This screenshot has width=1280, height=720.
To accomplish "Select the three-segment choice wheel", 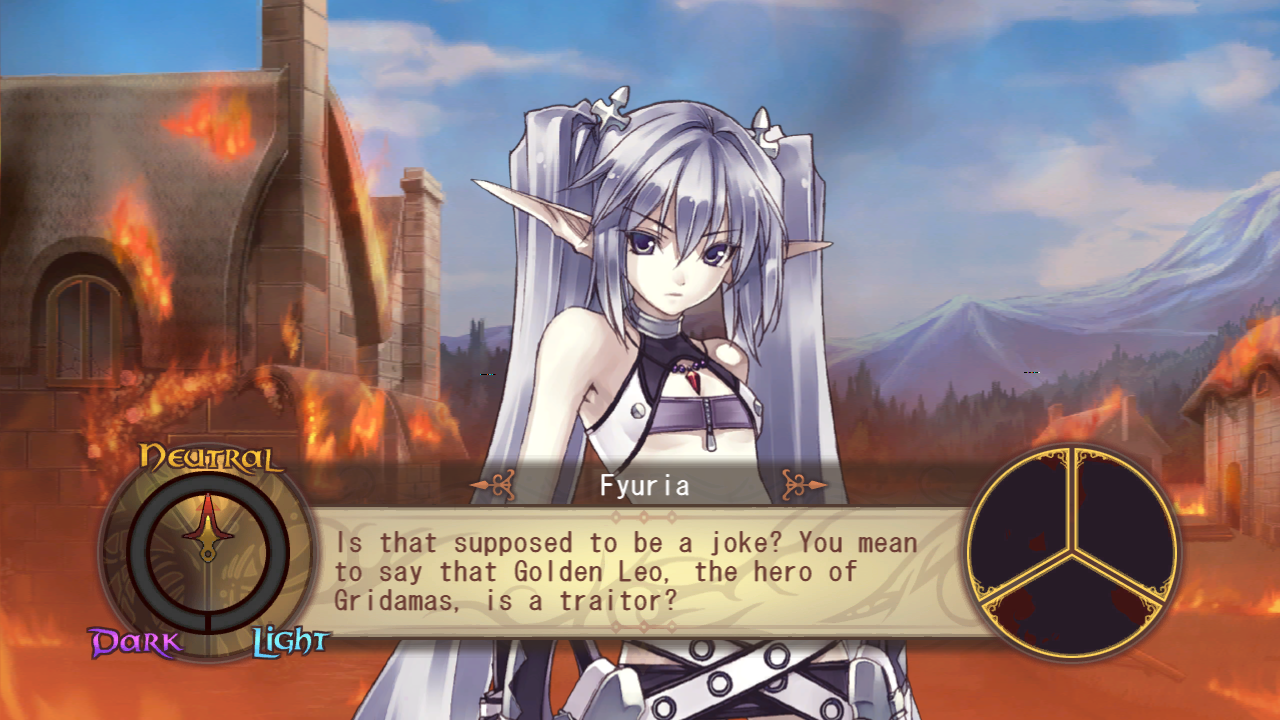I will [1073, 552].
